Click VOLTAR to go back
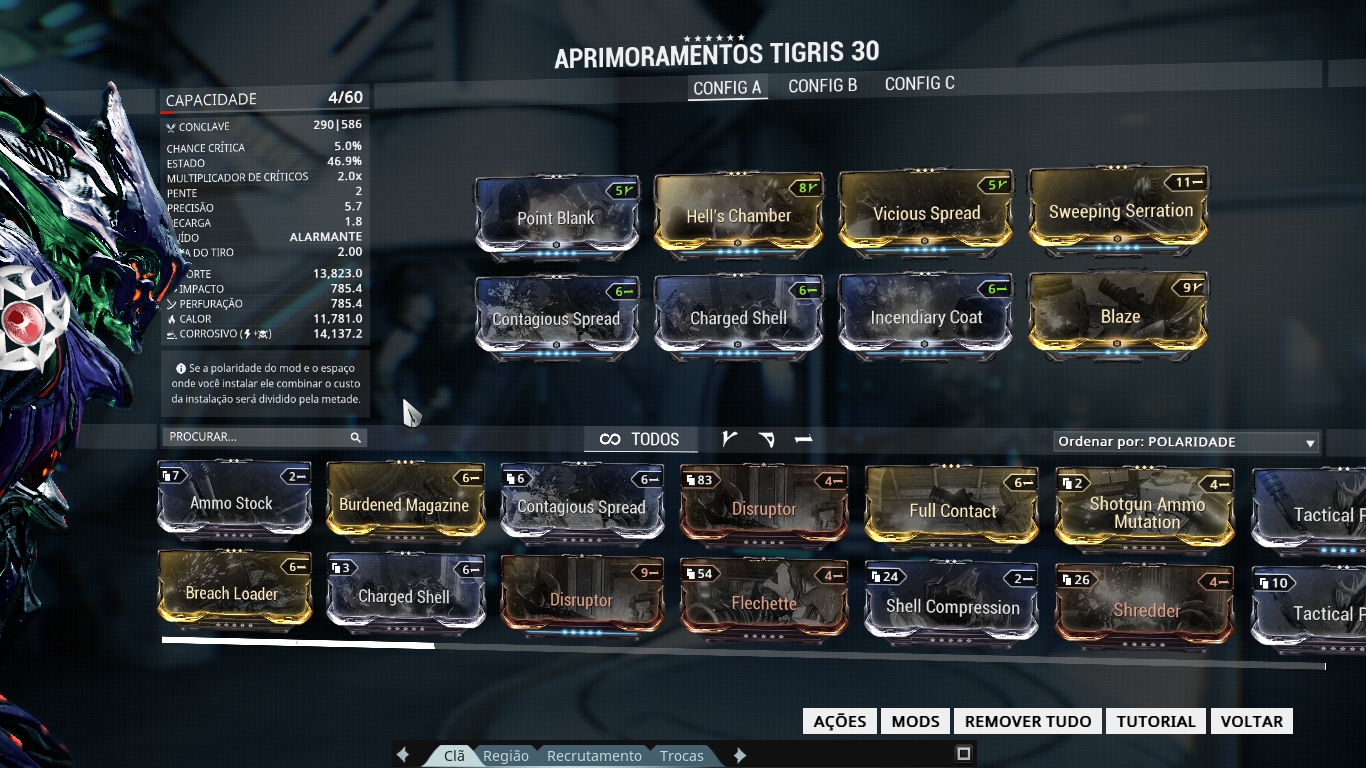This screenshot has height=768, width=1366. coord(1251,720)
